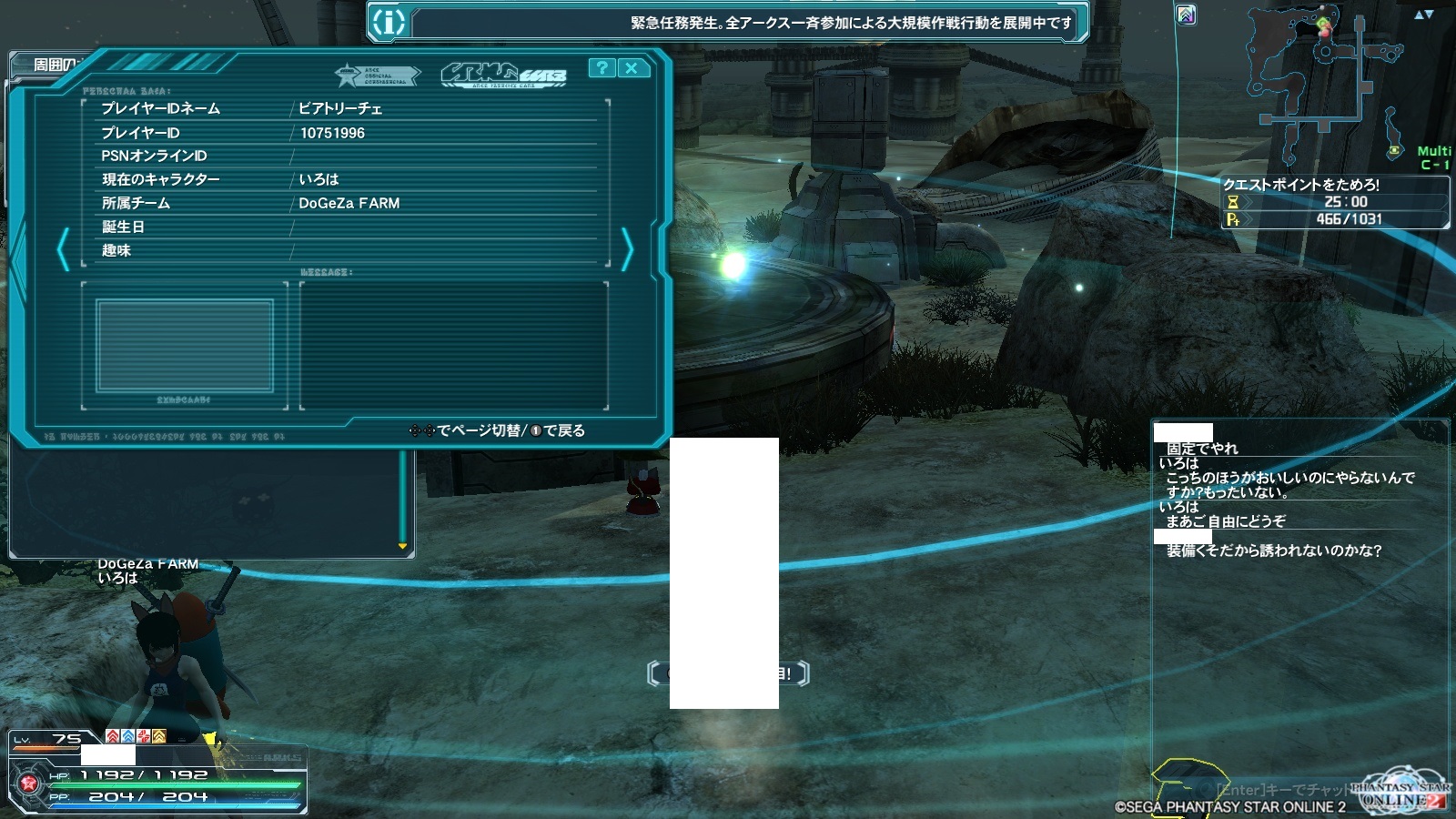Click the red star class emblem icon
Image resolution: width=1456 pixels, height=819 pixels.
click(27, 784)
